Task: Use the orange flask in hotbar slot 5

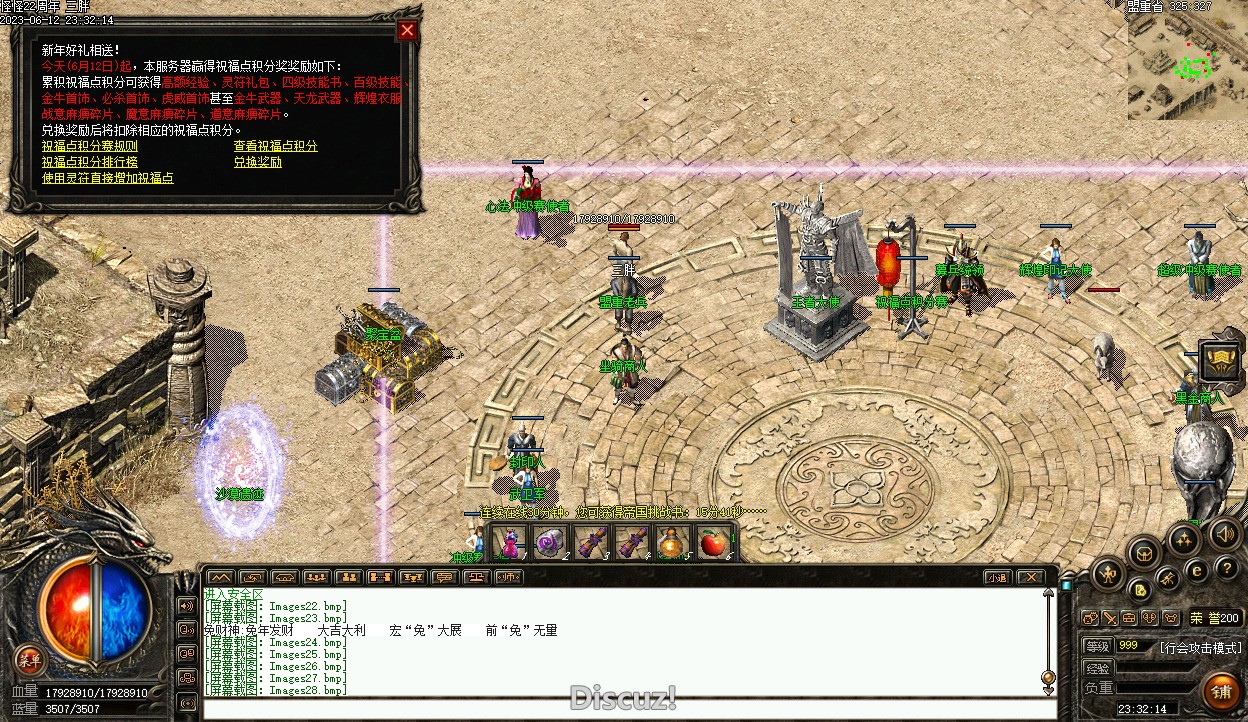Action: tap(671, 543)
